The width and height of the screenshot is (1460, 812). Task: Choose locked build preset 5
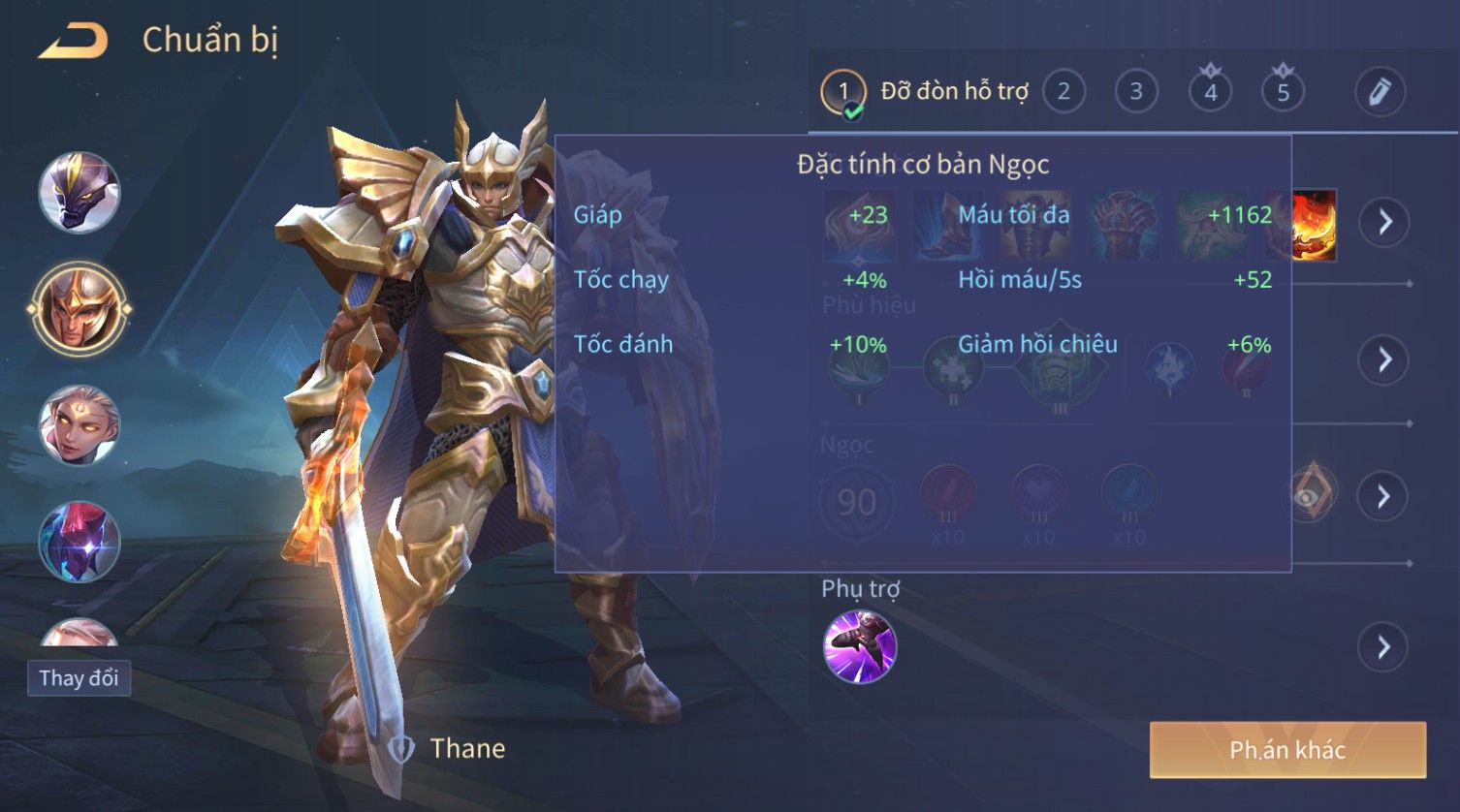click(x=1283, y=92)
